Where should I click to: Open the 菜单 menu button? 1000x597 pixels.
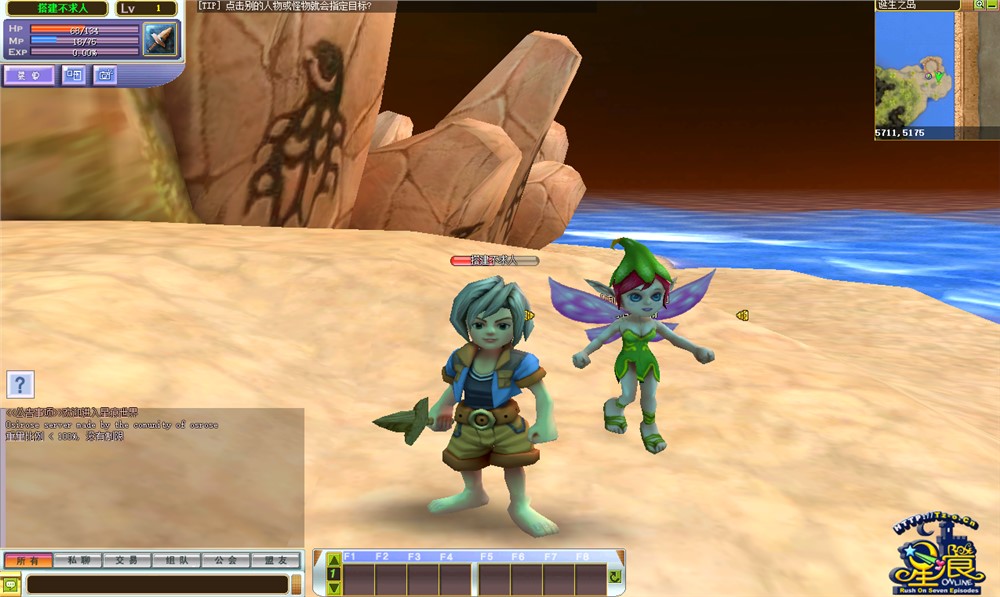(28, 74)
